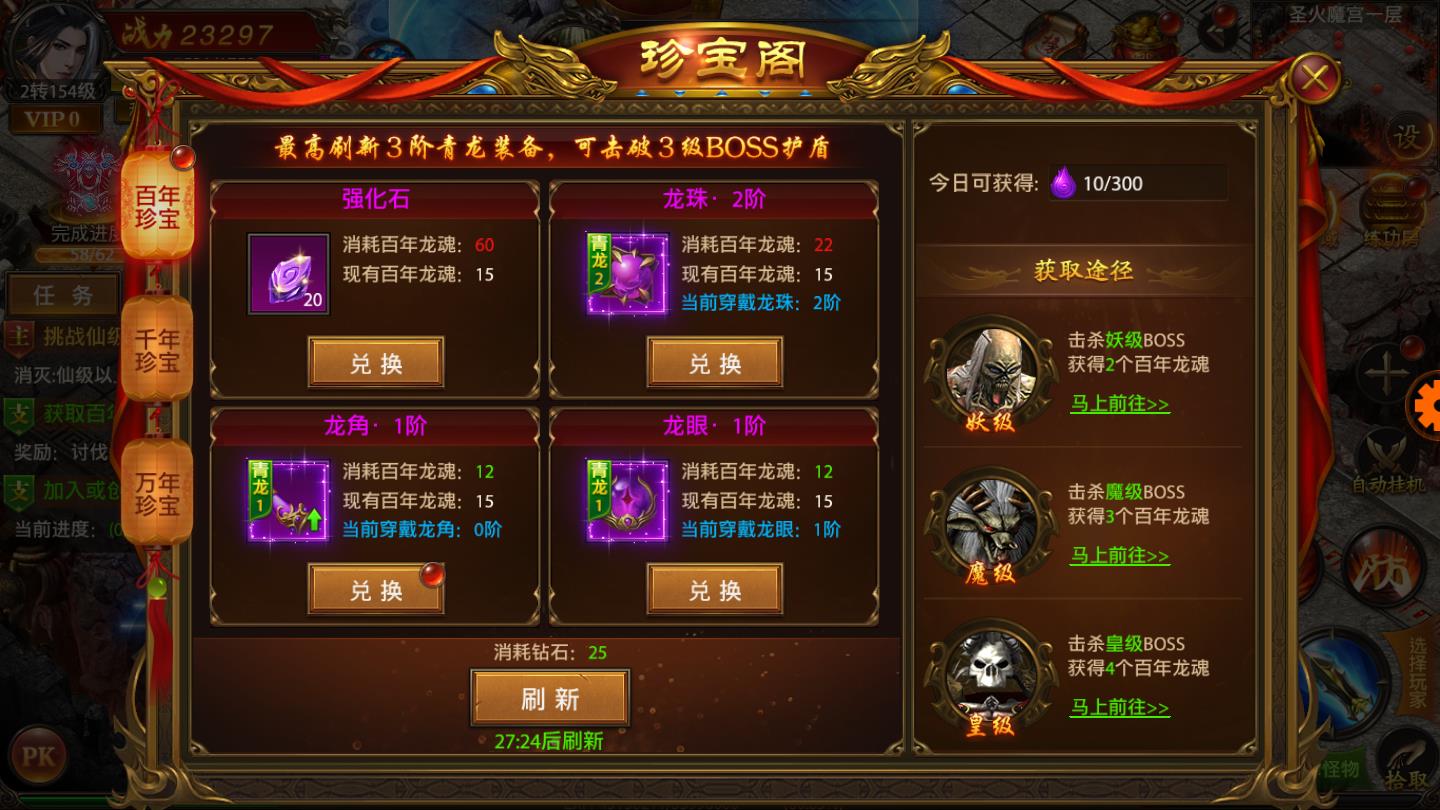
Task: Exchange the 强化石 with 兑换 button
Action: click(x=375, y=362)
